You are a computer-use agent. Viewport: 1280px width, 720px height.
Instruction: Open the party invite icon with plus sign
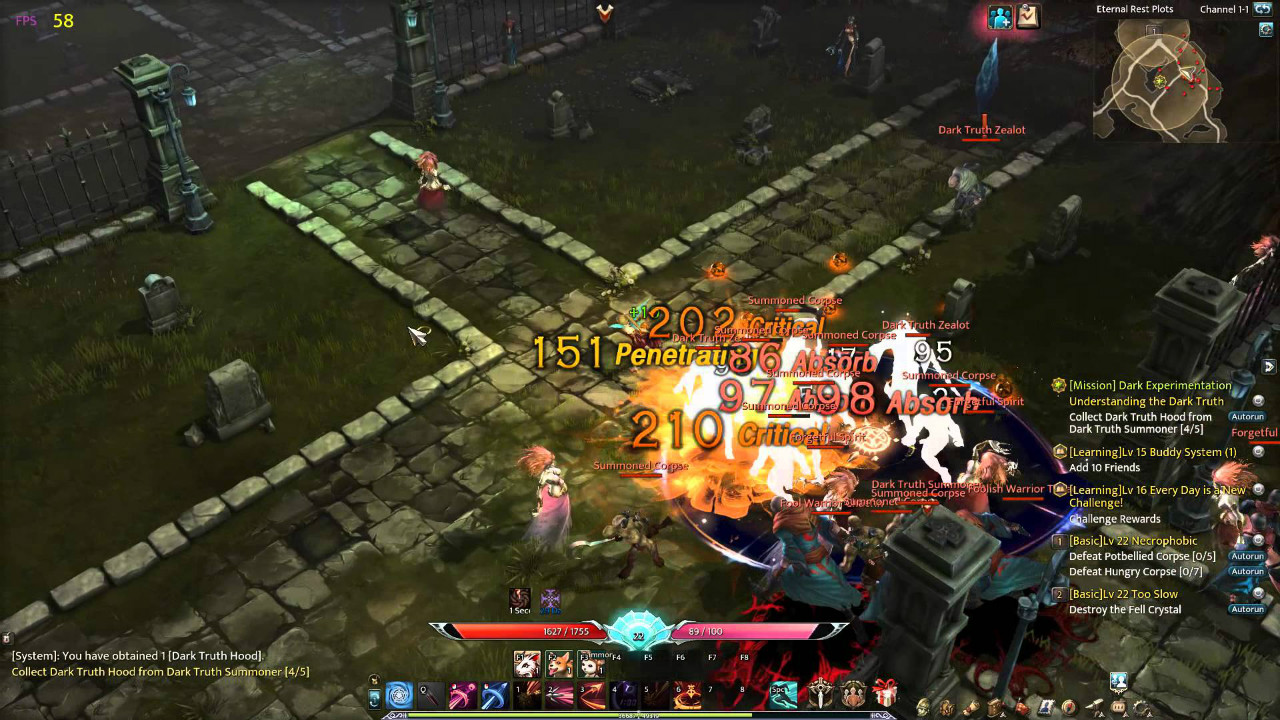pyautogui.click(x=1000, y=17)
